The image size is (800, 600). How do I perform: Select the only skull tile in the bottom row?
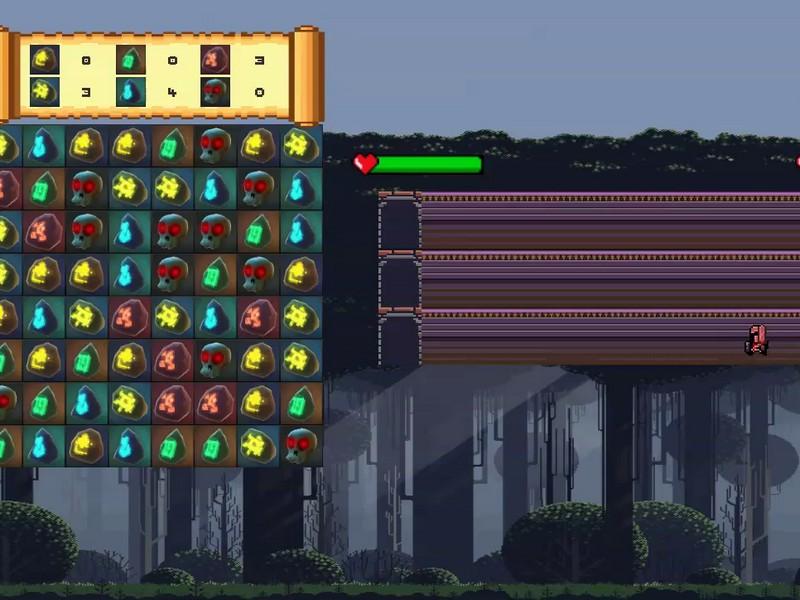click(300, 445)
